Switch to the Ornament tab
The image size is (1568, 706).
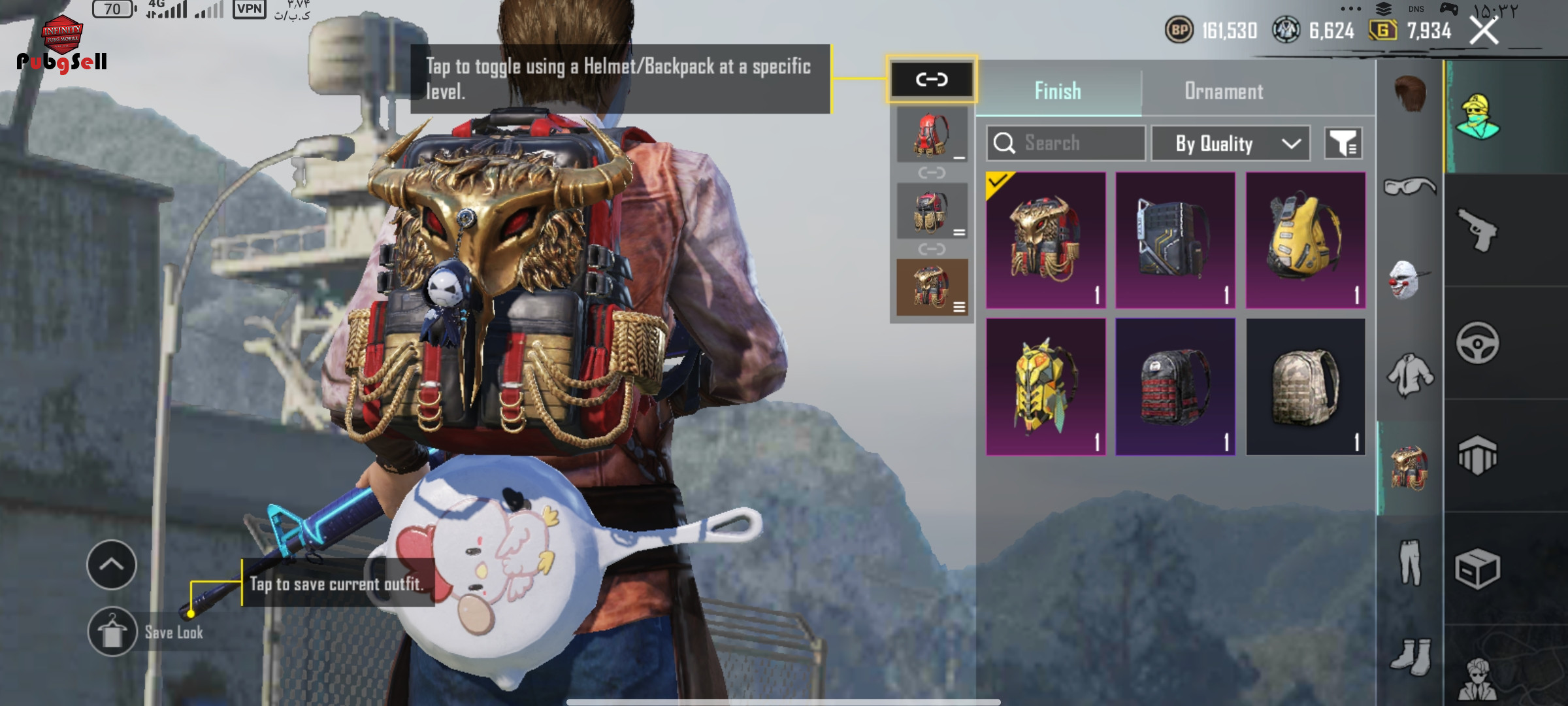pos(1224,91)
